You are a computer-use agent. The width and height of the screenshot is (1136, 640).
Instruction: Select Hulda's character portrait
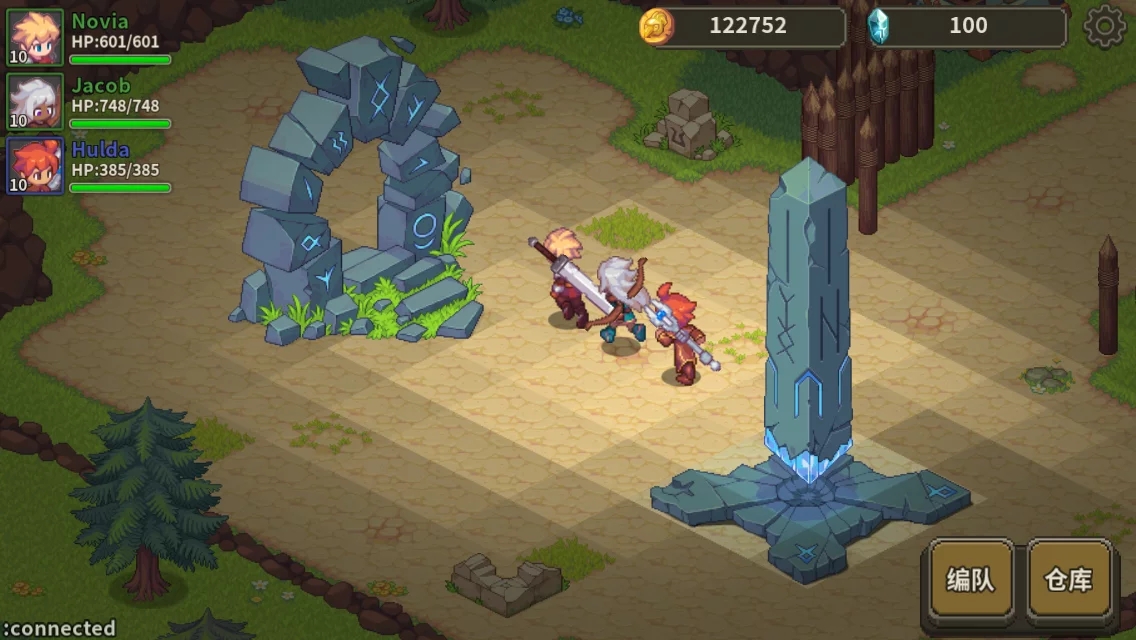[36, 165]
